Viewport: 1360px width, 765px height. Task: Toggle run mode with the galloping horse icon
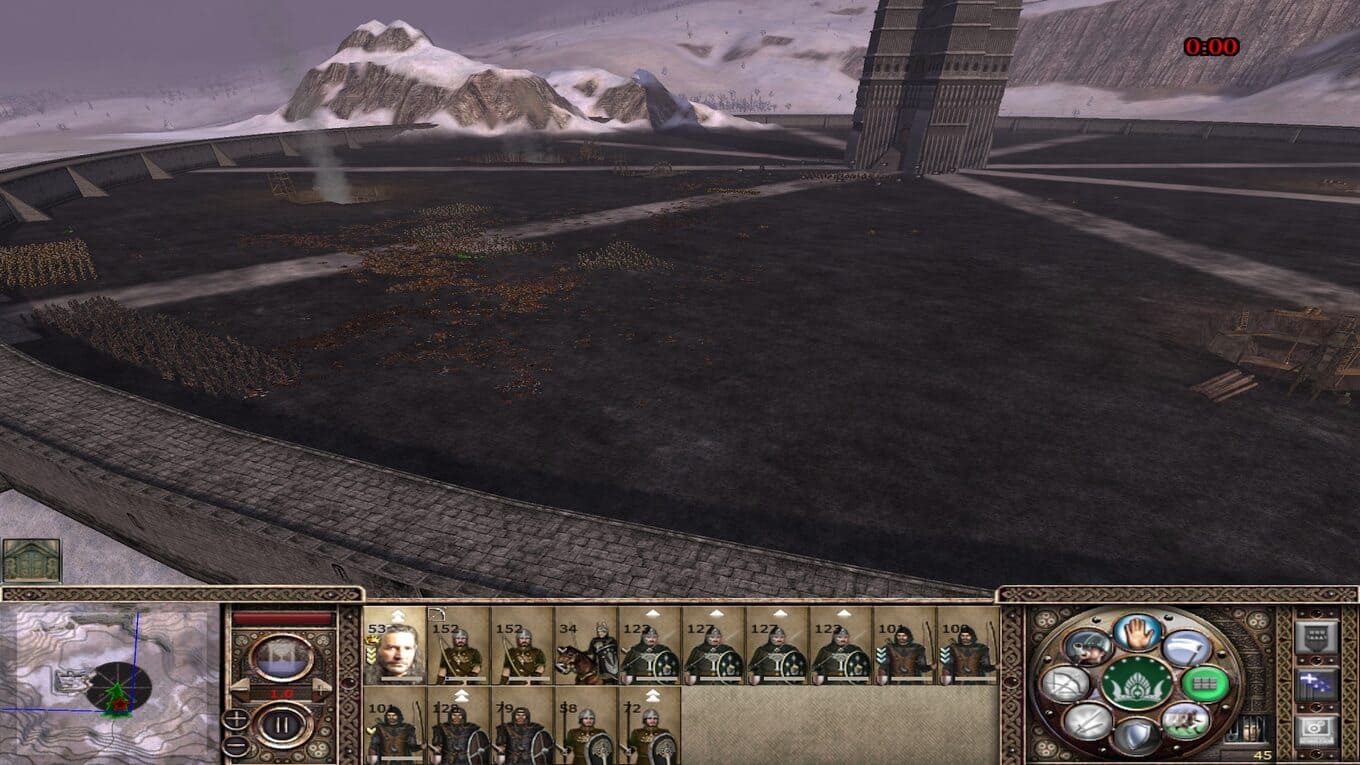[x=1186, y=720]
